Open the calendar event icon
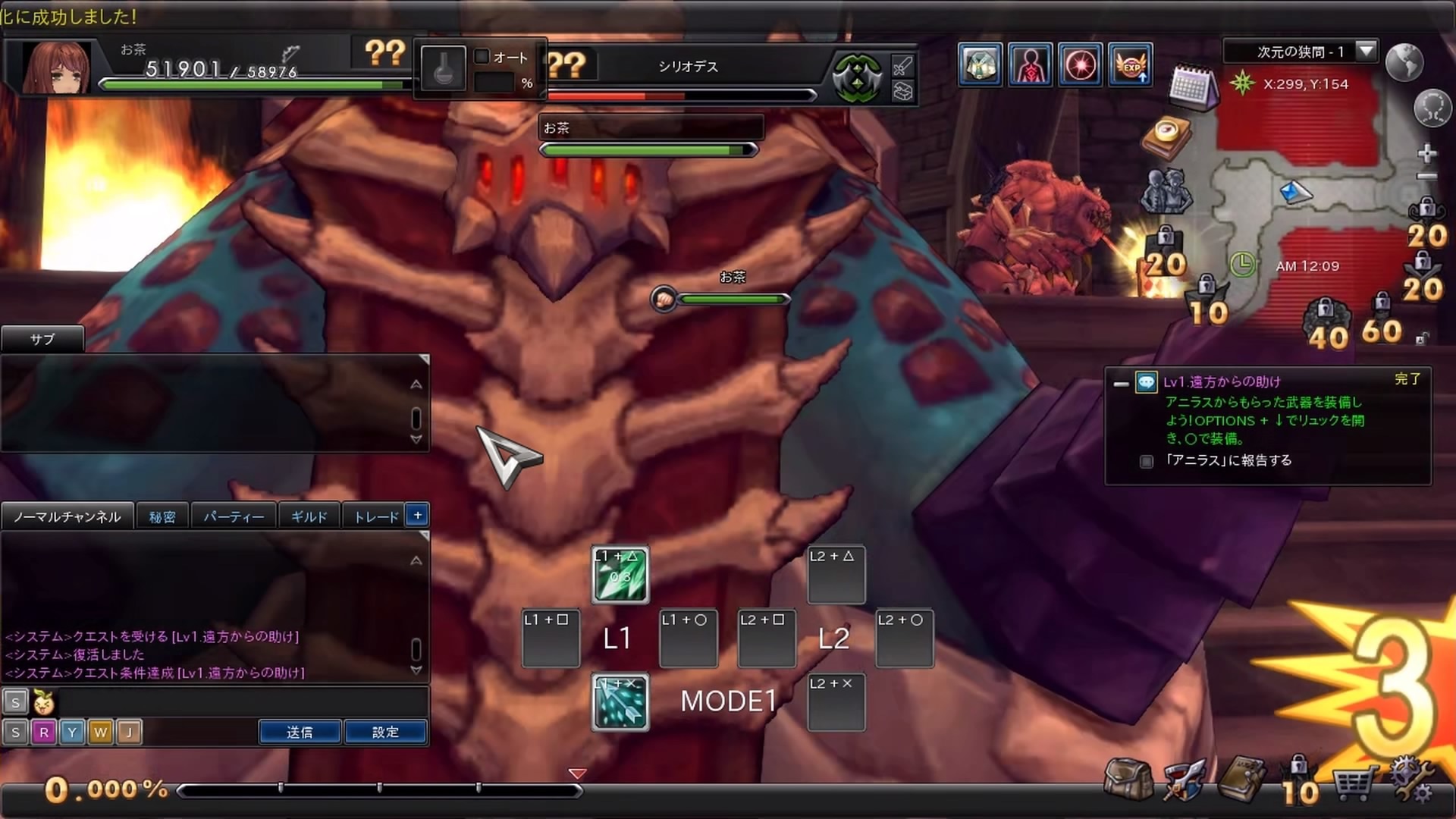The image size is (1456, 819). coord(1191,87)
